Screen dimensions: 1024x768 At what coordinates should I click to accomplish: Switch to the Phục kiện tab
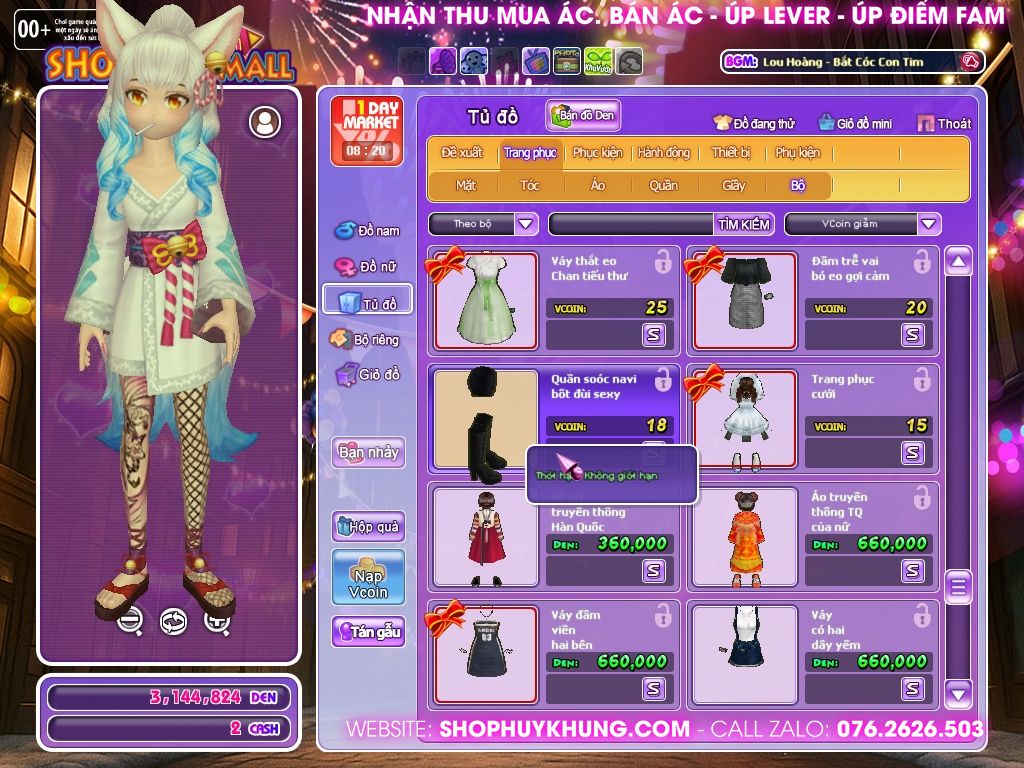pos(597,153)
